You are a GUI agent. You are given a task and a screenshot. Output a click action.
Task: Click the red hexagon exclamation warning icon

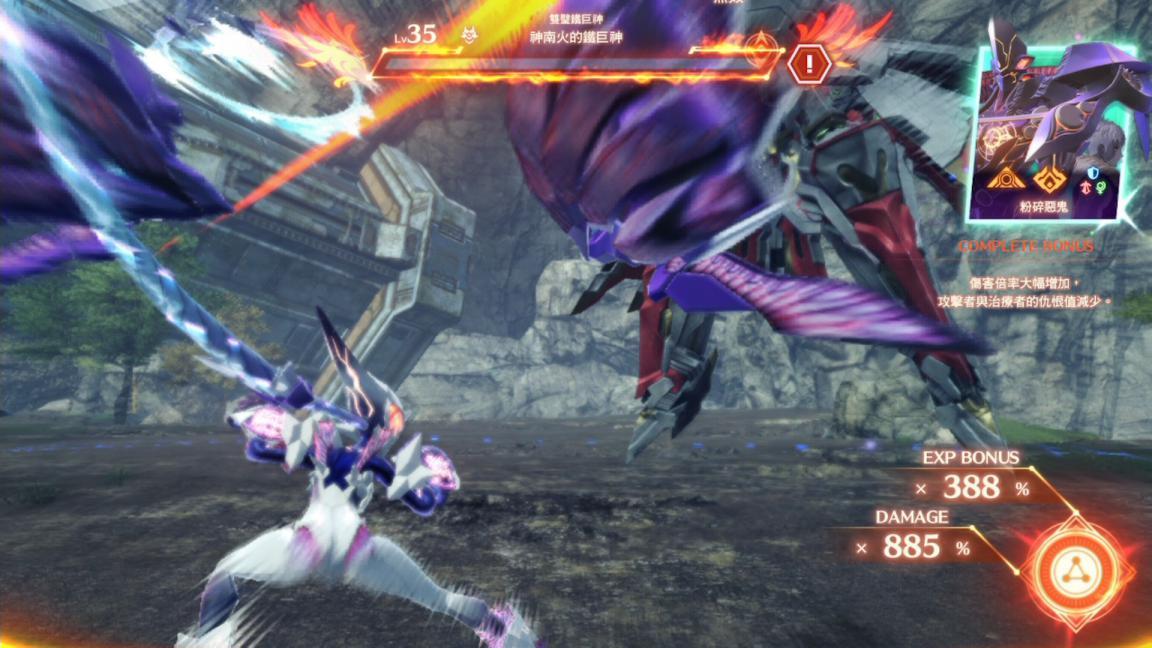806,65
